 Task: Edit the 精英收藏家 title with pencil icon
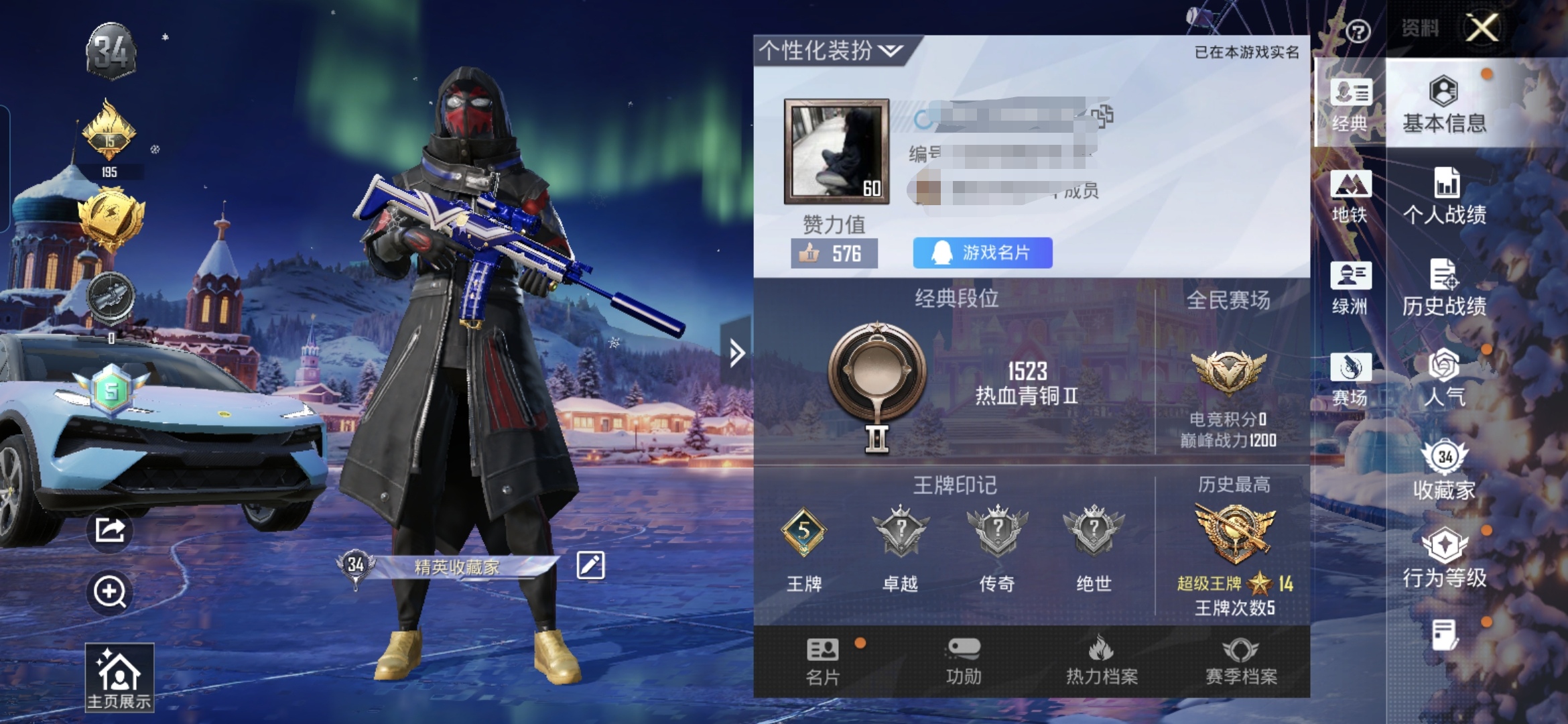click(x=590, y=565)
